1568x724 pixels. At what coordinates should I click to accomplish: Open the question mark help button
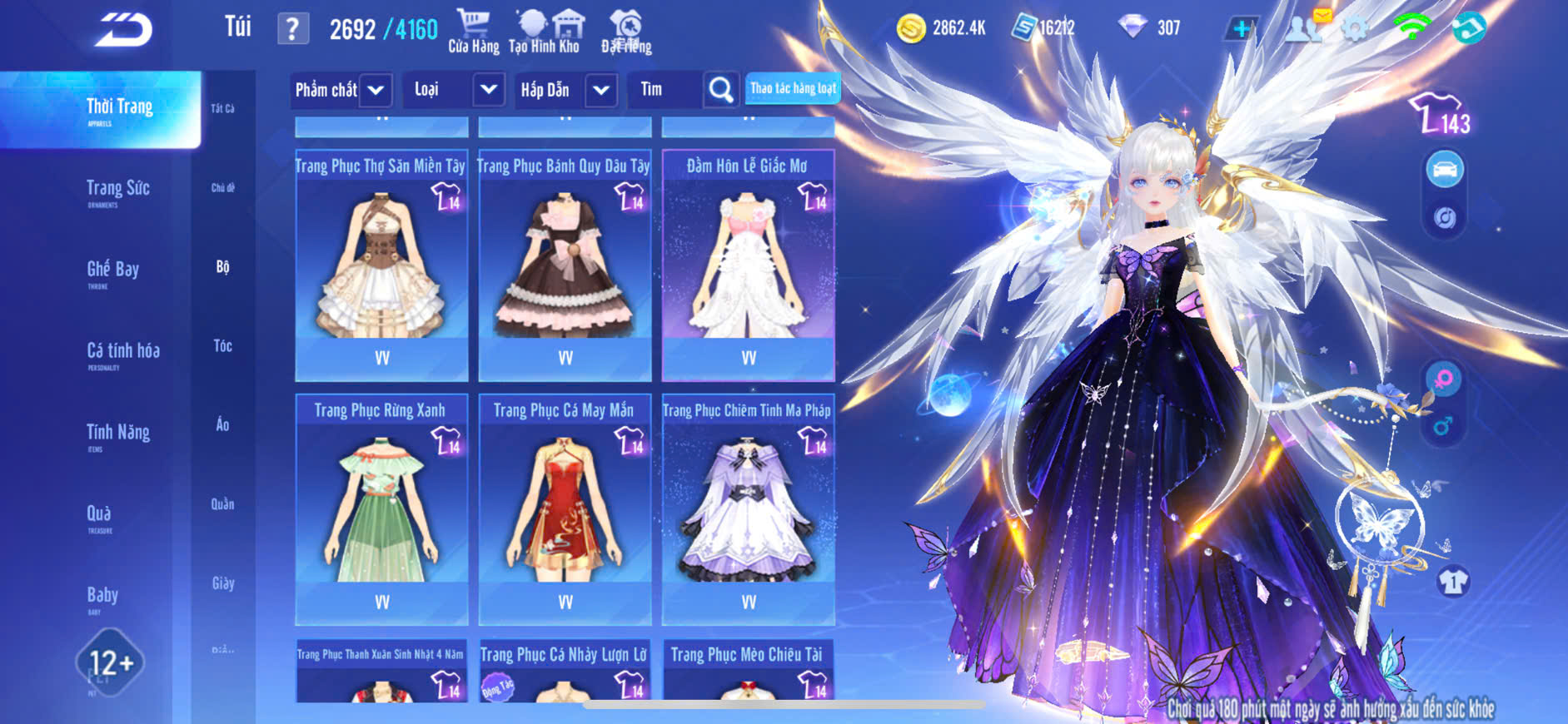tap(292, 30)
